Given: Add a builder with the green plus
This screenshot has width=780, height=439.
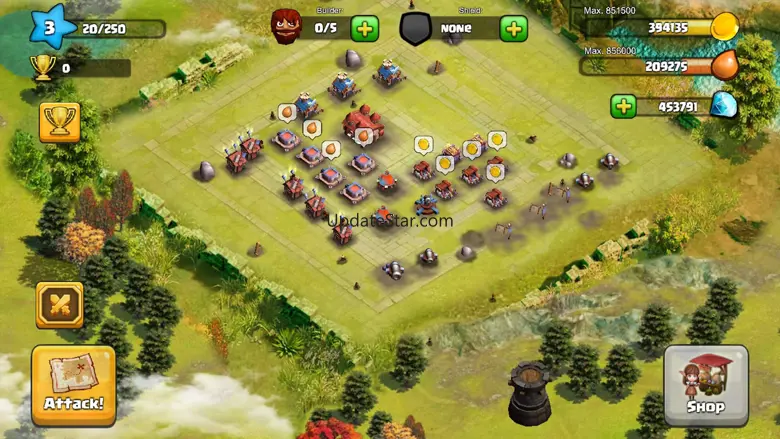Looking at the screenshot, I should (x=365, y=28).
